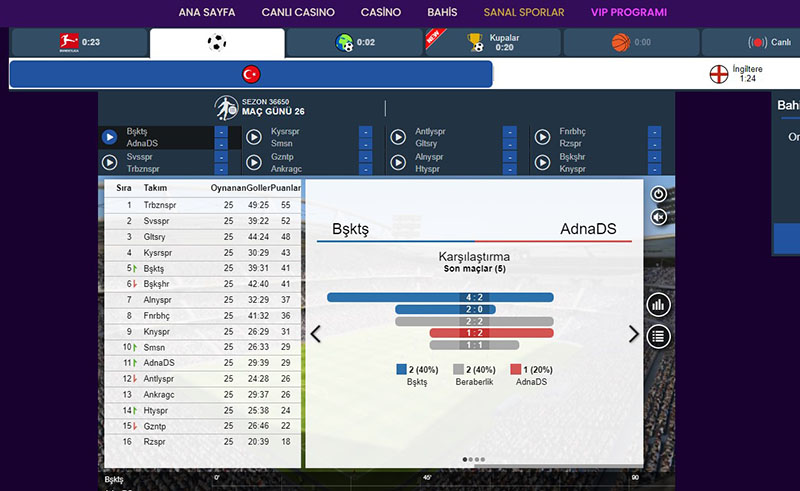The width and height of the screenshot is (800, 491).
Task: Select the Turkish flag league bar
Action: point(251,74)
